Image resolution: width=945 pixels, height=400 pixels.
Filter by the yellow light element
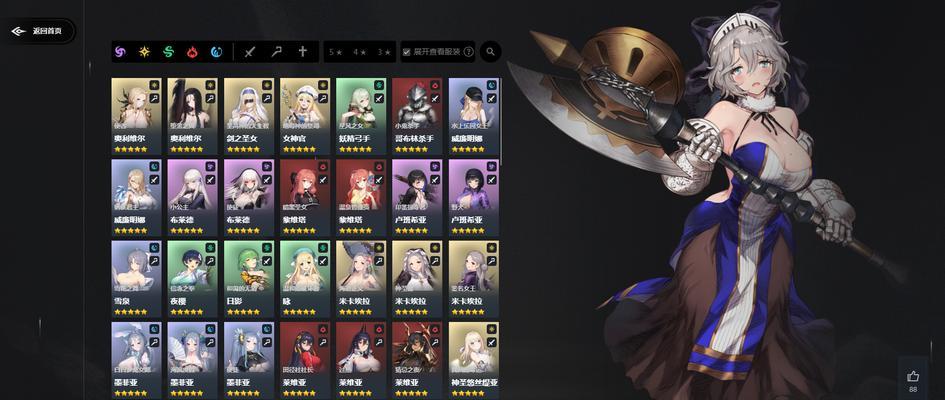tap(145, 51)
